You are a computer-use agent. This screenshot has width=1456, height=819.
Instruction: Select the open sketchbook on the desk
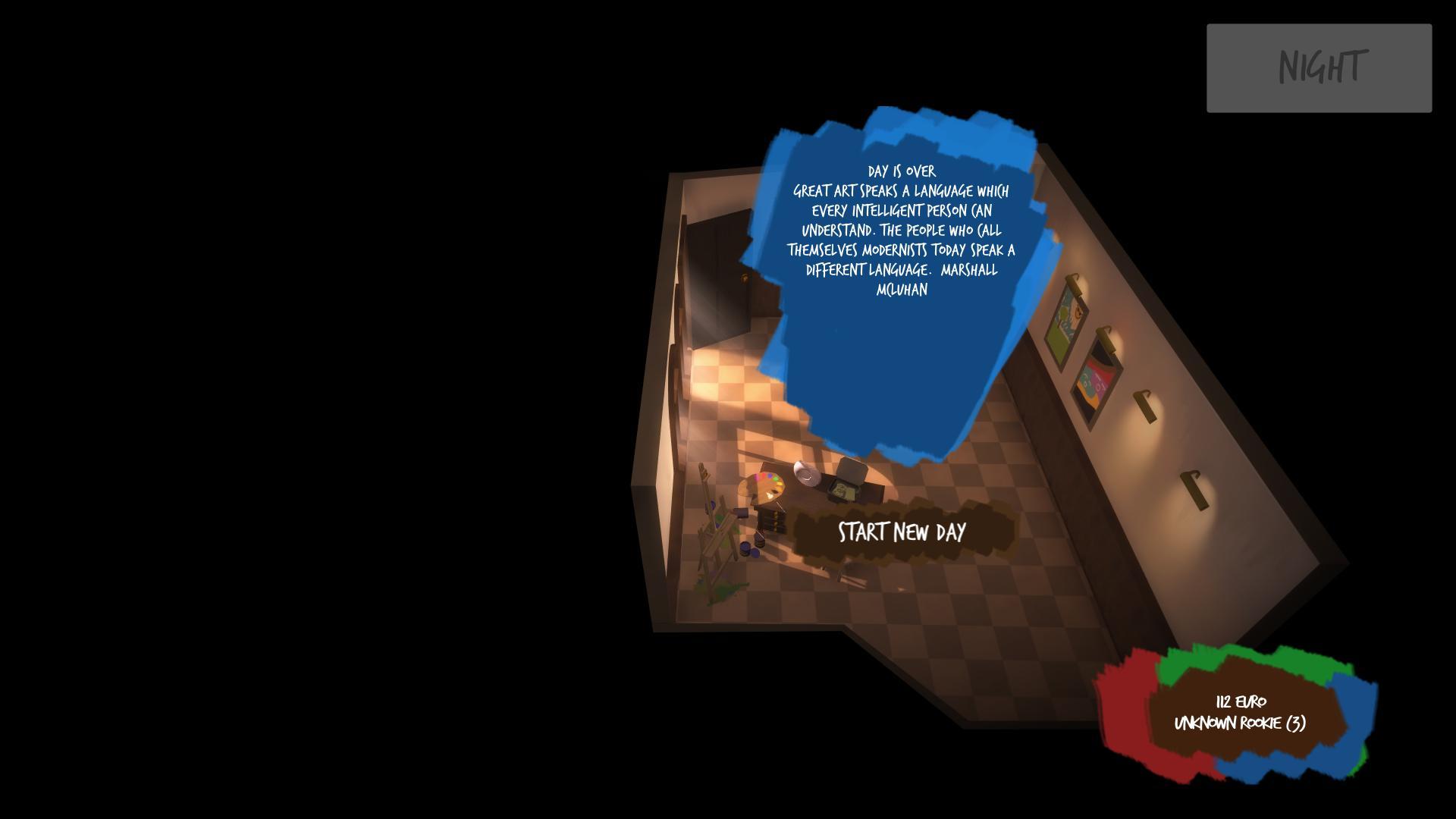pos(843,491)
